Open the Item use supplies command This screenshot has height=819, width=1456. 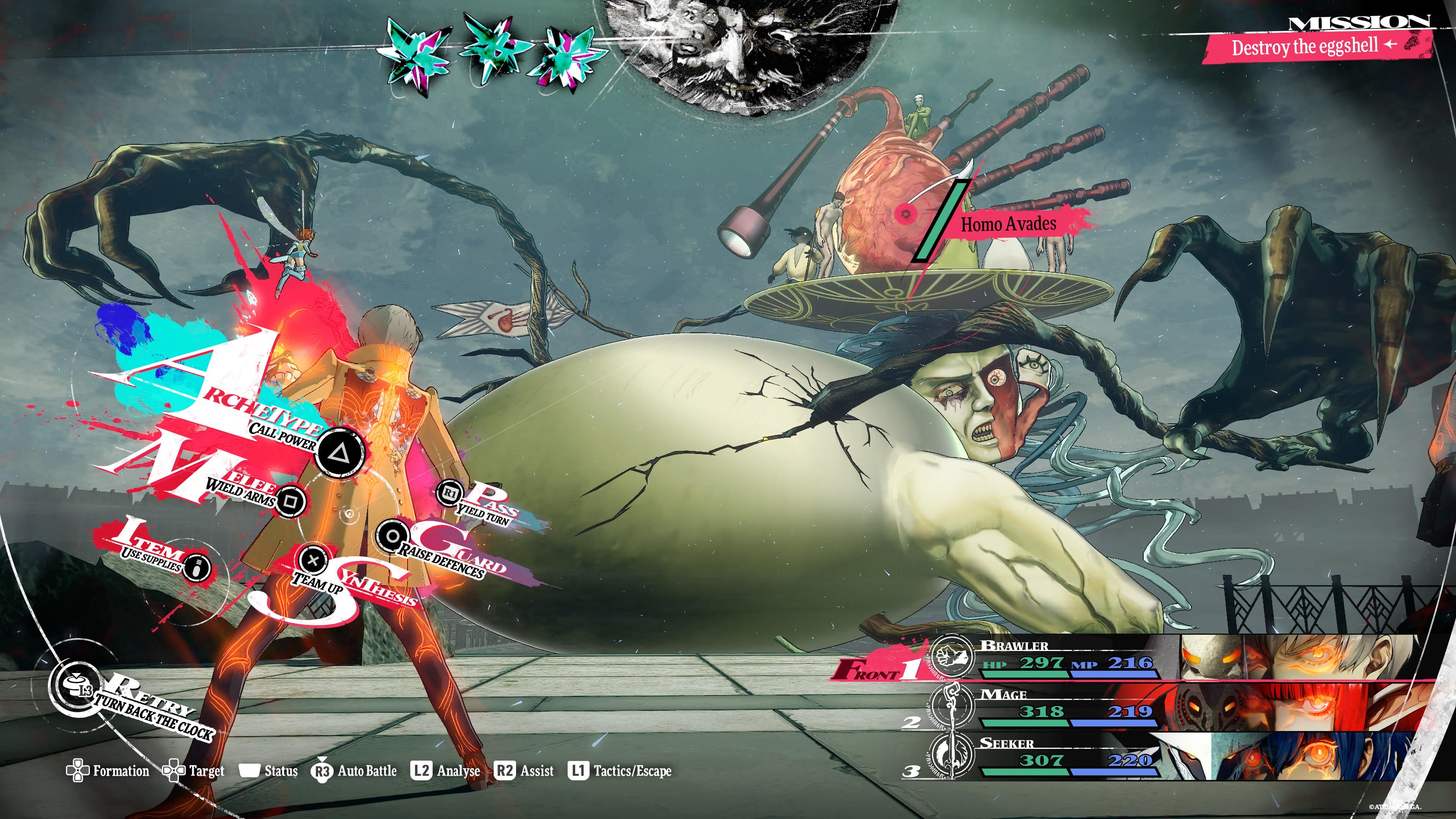(196, 566)
